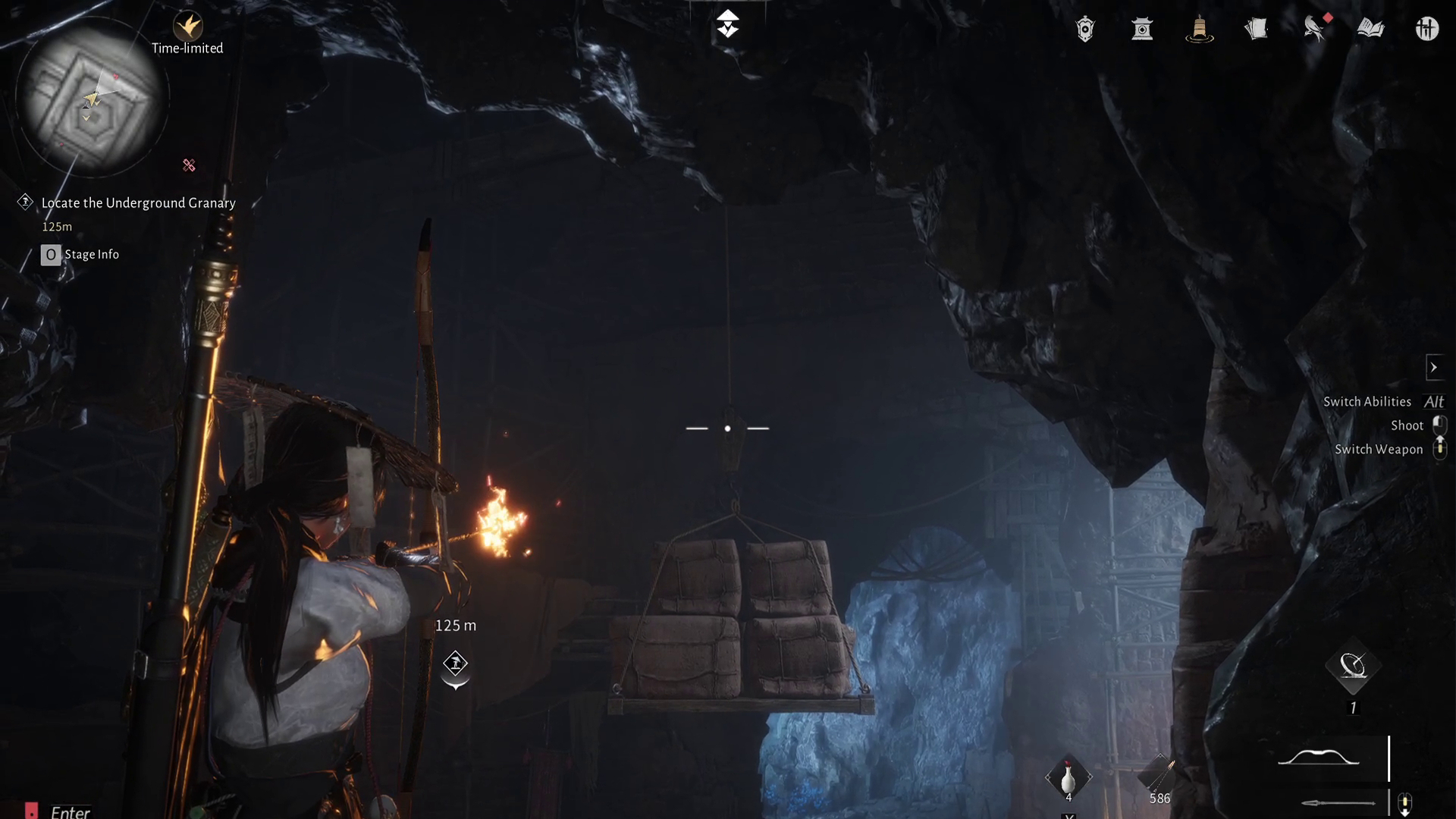Use the white healing flask item

1068,778
